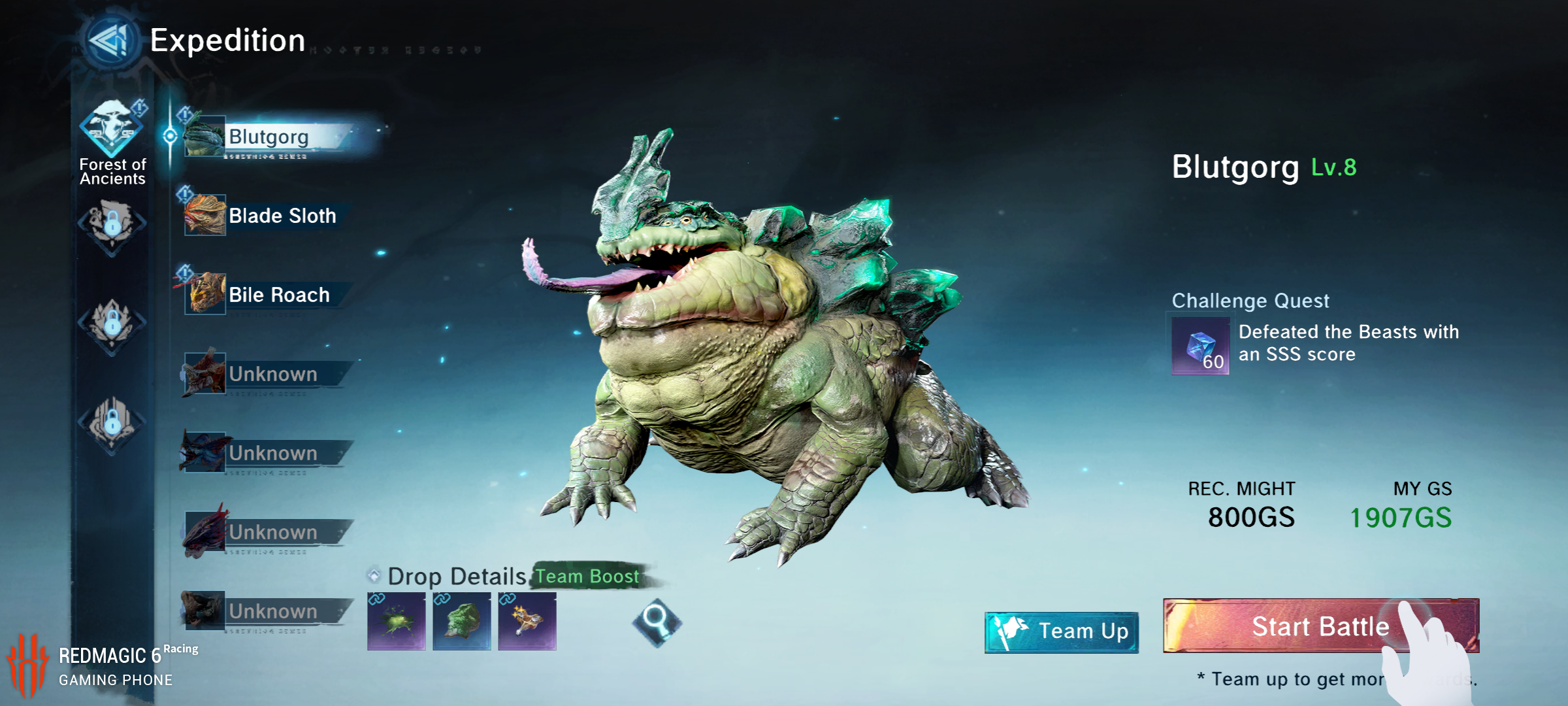The width and height of the screenshot is (1568, 706).
Task: View the green ore chunk drop
Action: [x=462, y=621]
